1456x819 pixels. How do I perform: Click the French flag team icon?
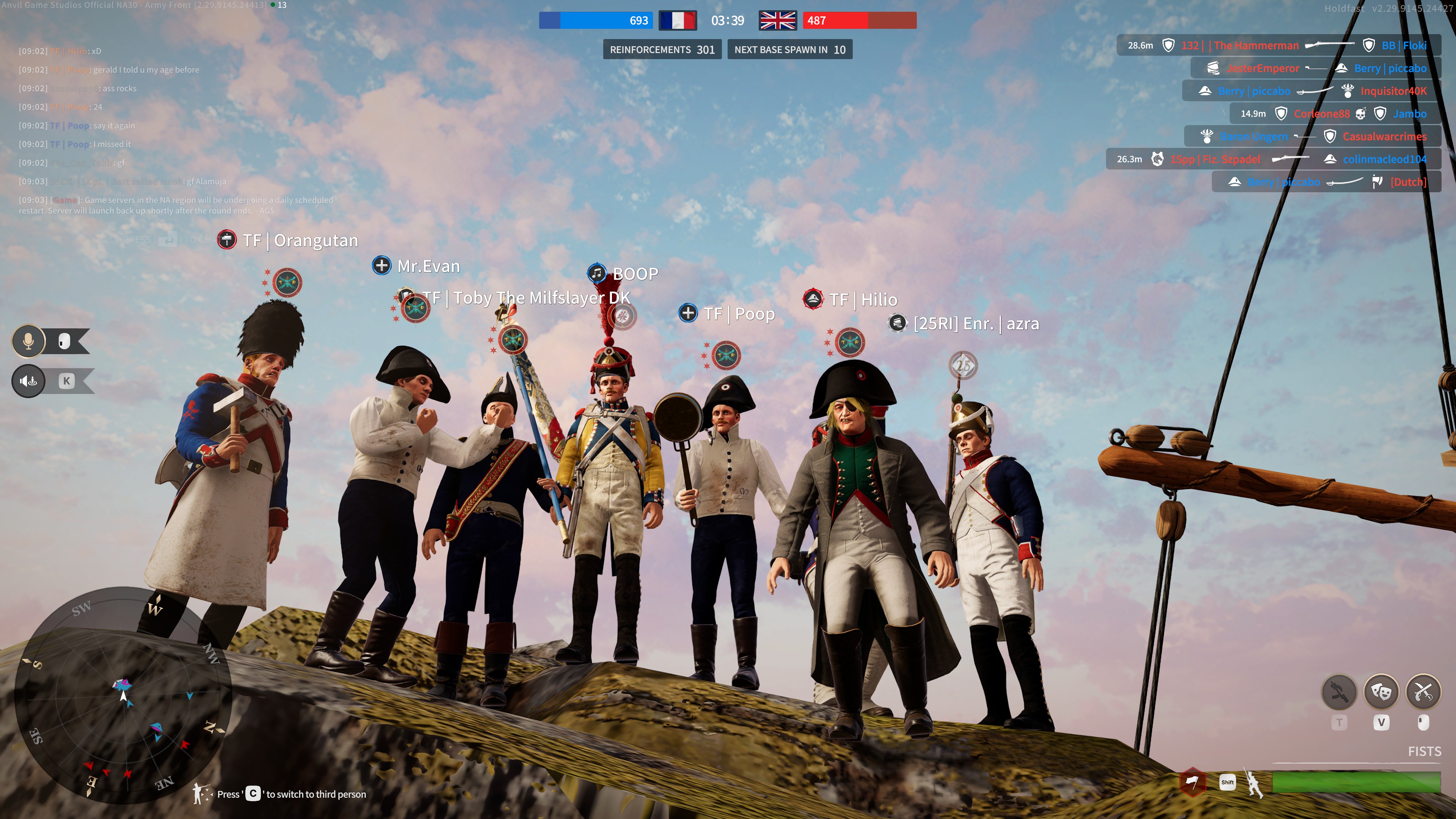point(677,21)
